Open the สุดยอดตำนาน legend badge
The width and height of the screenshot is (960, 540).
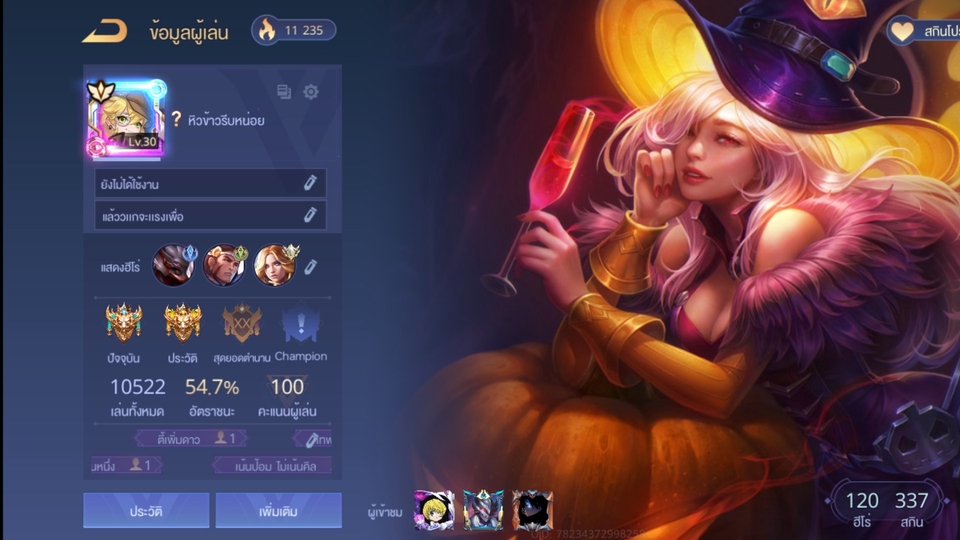pyautogui.click(x=241, y=325)
